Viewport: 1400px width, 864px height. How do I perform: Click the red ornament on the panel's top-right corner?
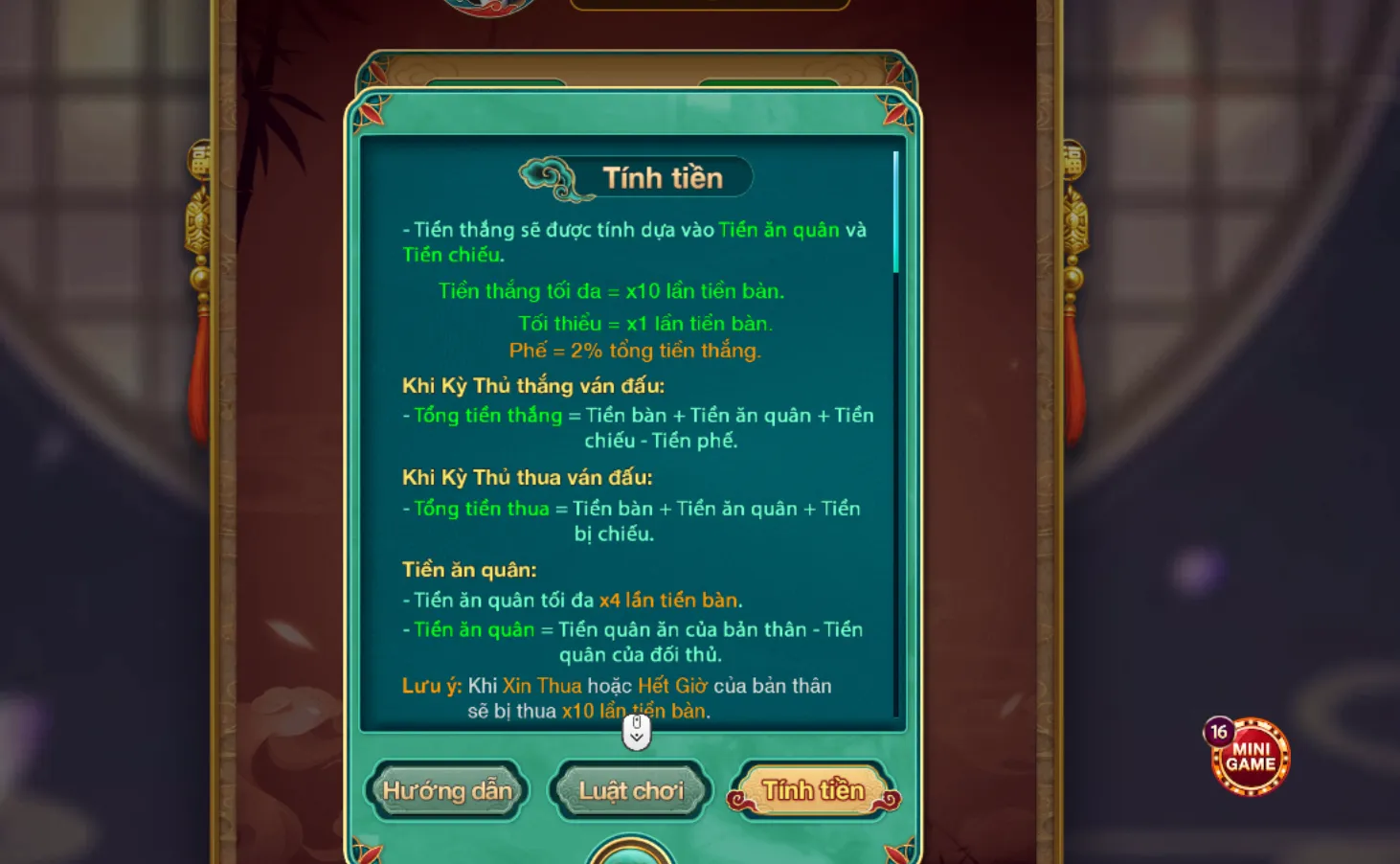[893, 115]
